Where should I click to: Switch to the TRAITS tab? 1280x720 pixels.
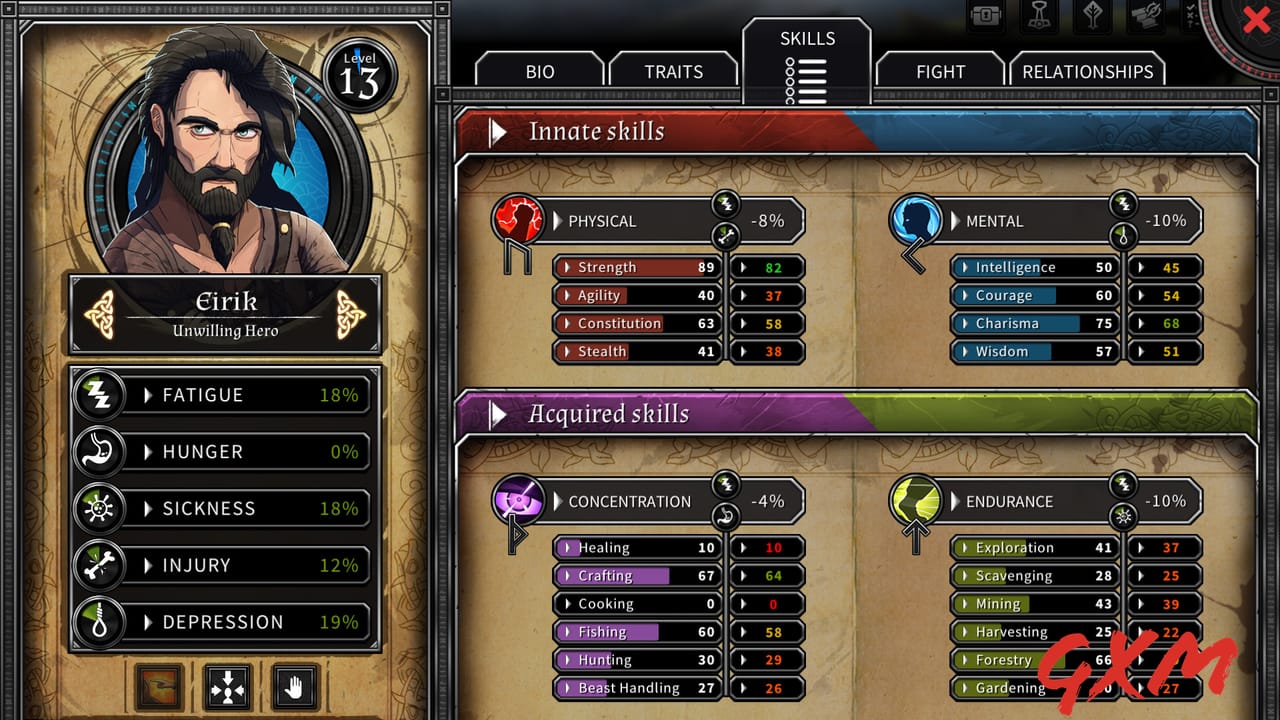[x=674, y=71]
